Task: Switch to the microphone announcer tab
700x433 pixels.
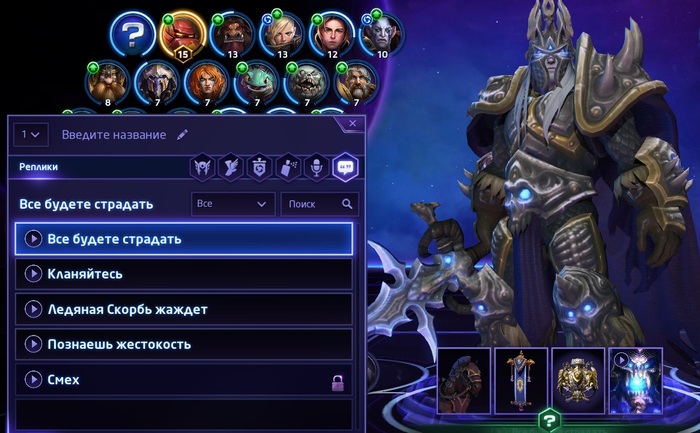Action: (315, 167)
